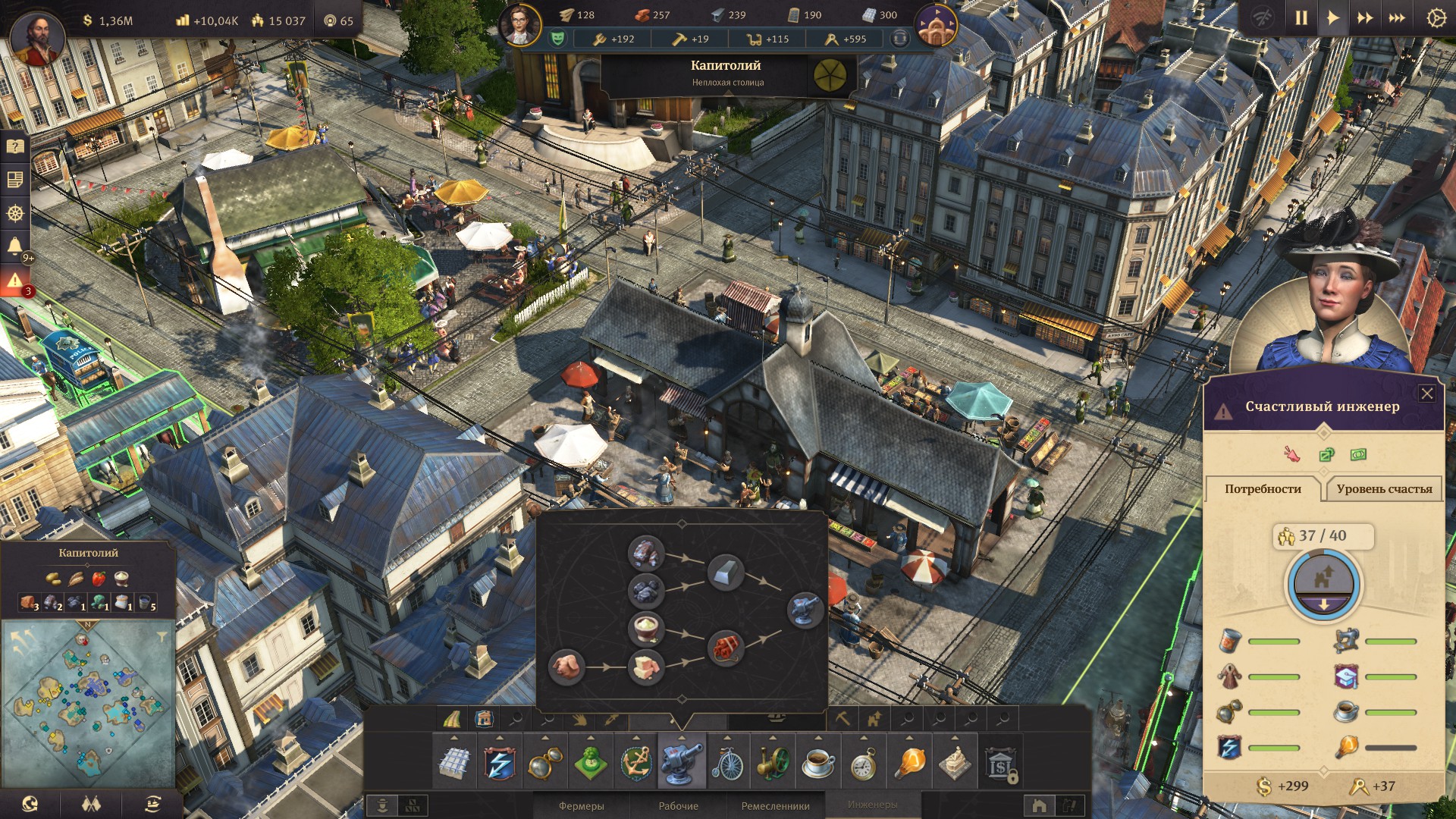This screenshot has width=1456, height=819.
Task: Select the light bulb build icon
Action: [x=909, y=762]
